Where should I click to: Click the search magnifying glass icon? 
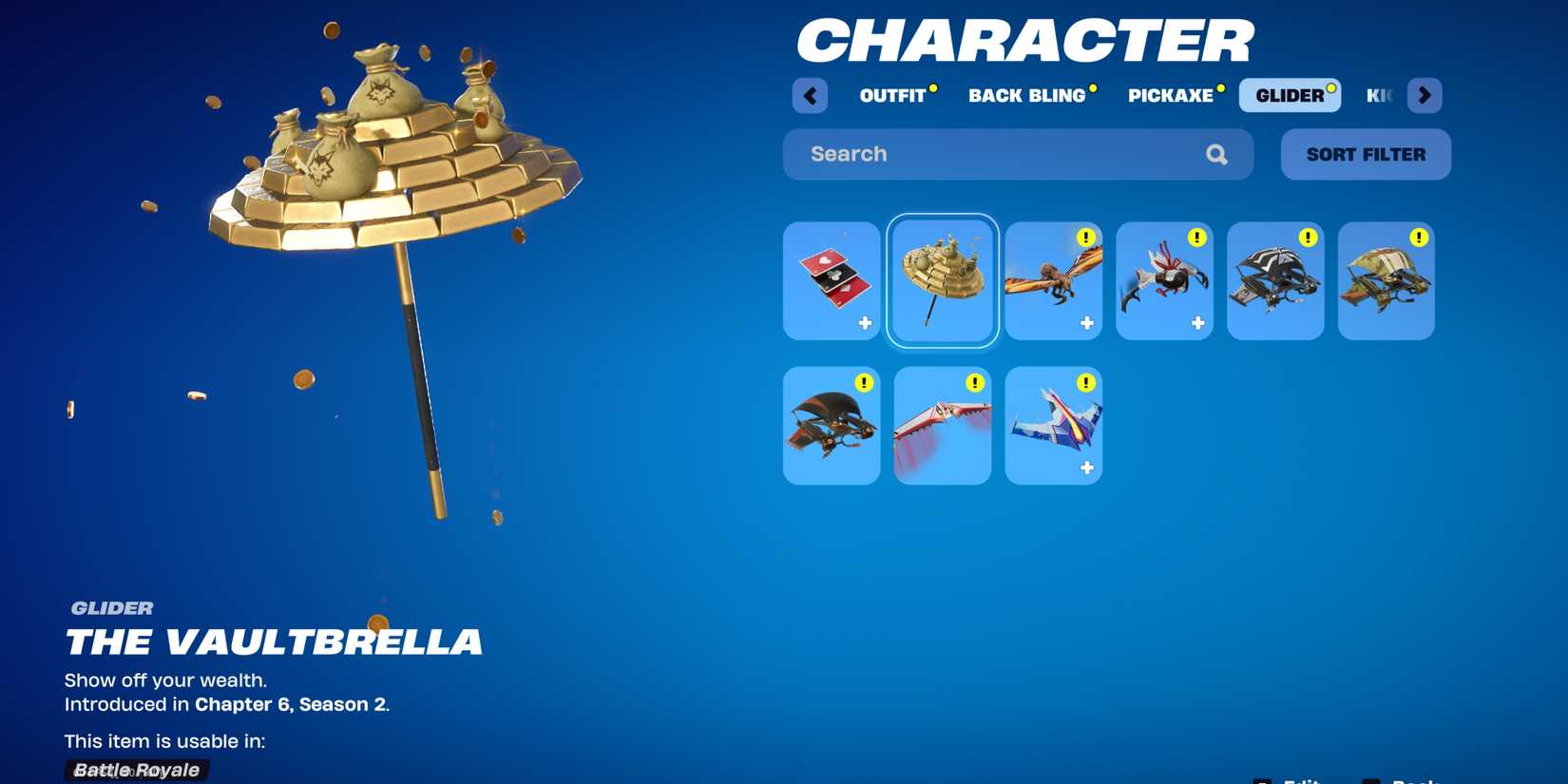[1217, 153]
